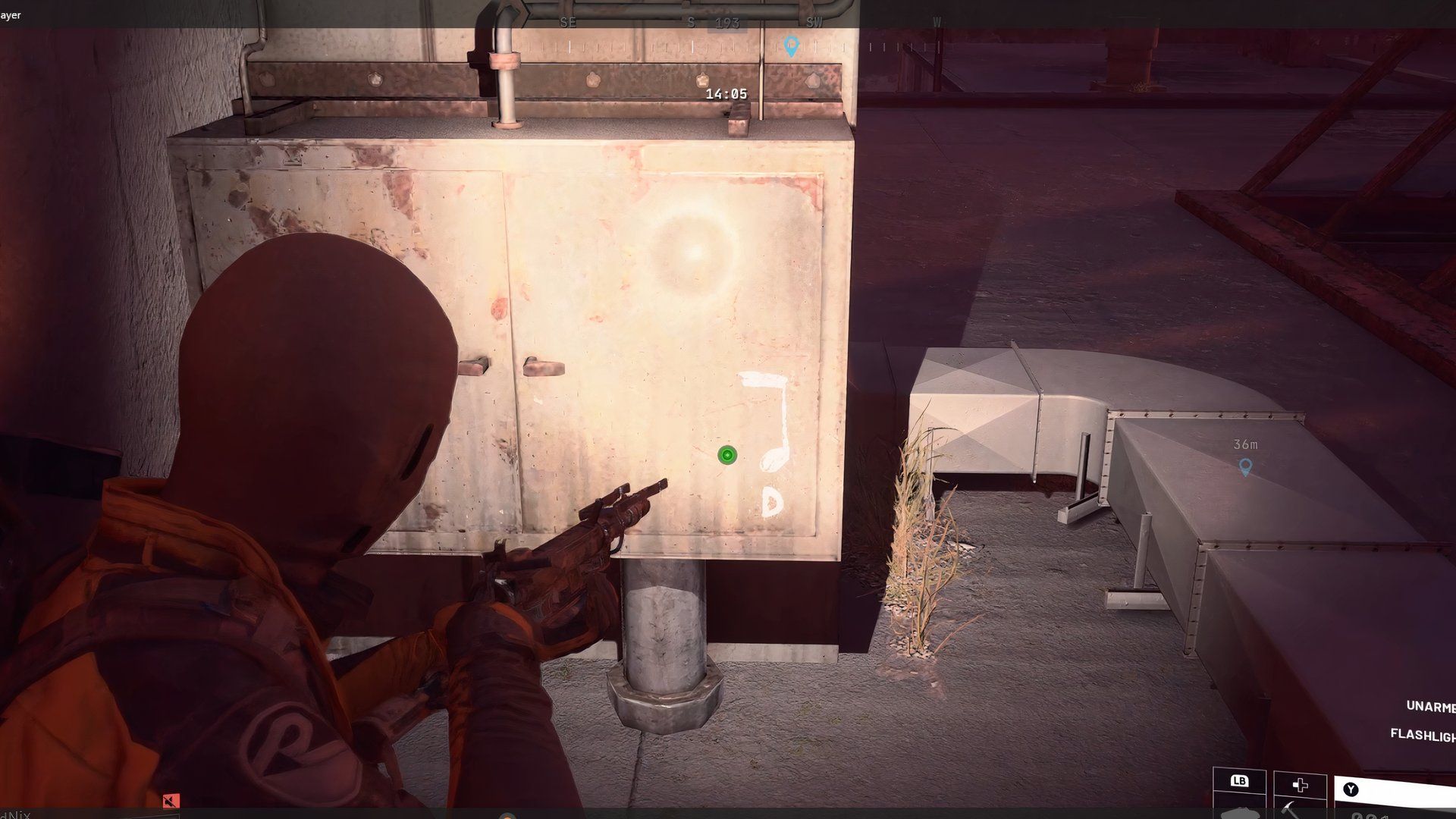This screenshot has width=1456, height=819.
Task: Select the gloves icon in the LB slot
Action: [x=1242, y=813]
